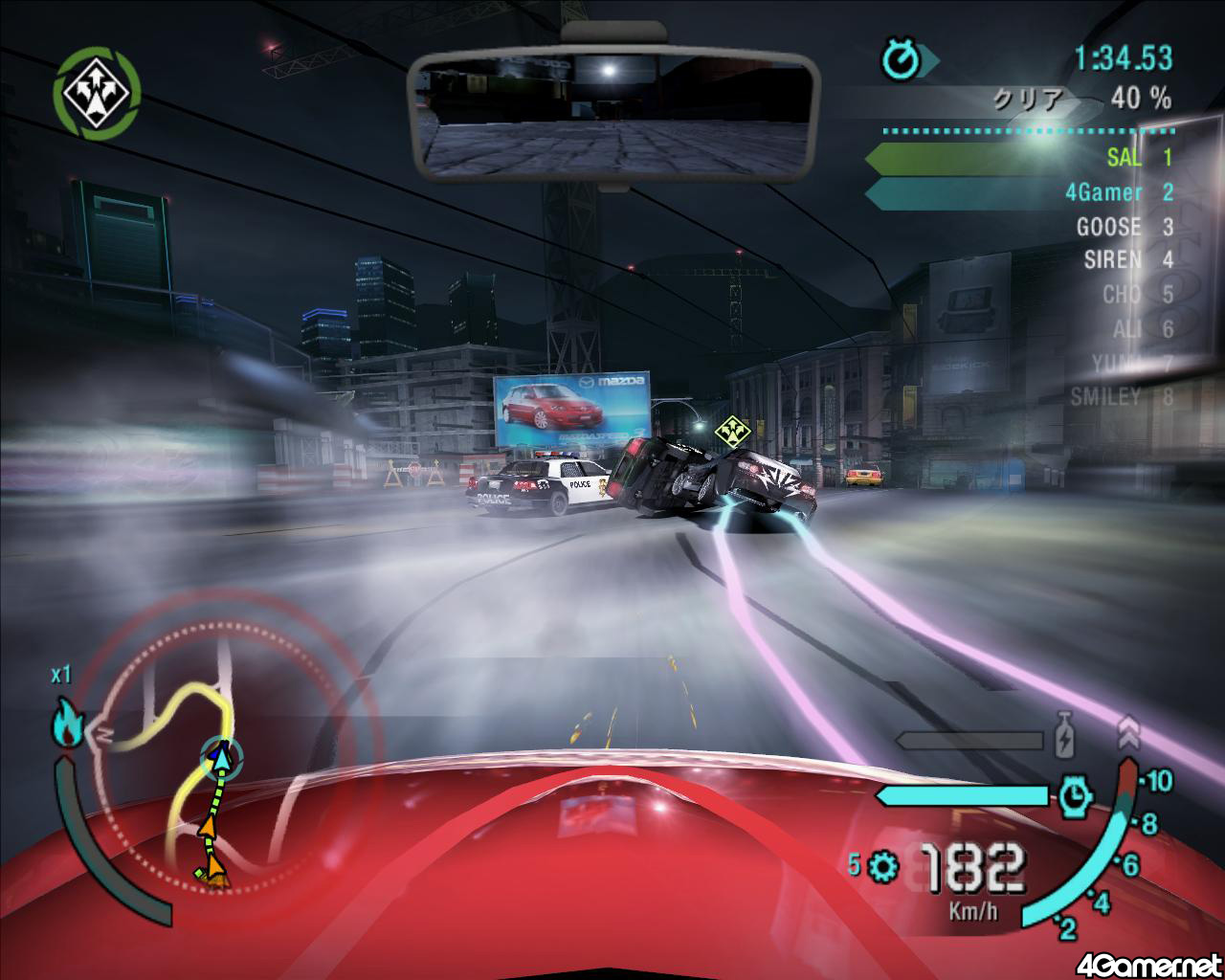The height and width of the screenshot is (980, 1225).
Task: Click the stopwatch icon beside race timer
Action: 901,61
